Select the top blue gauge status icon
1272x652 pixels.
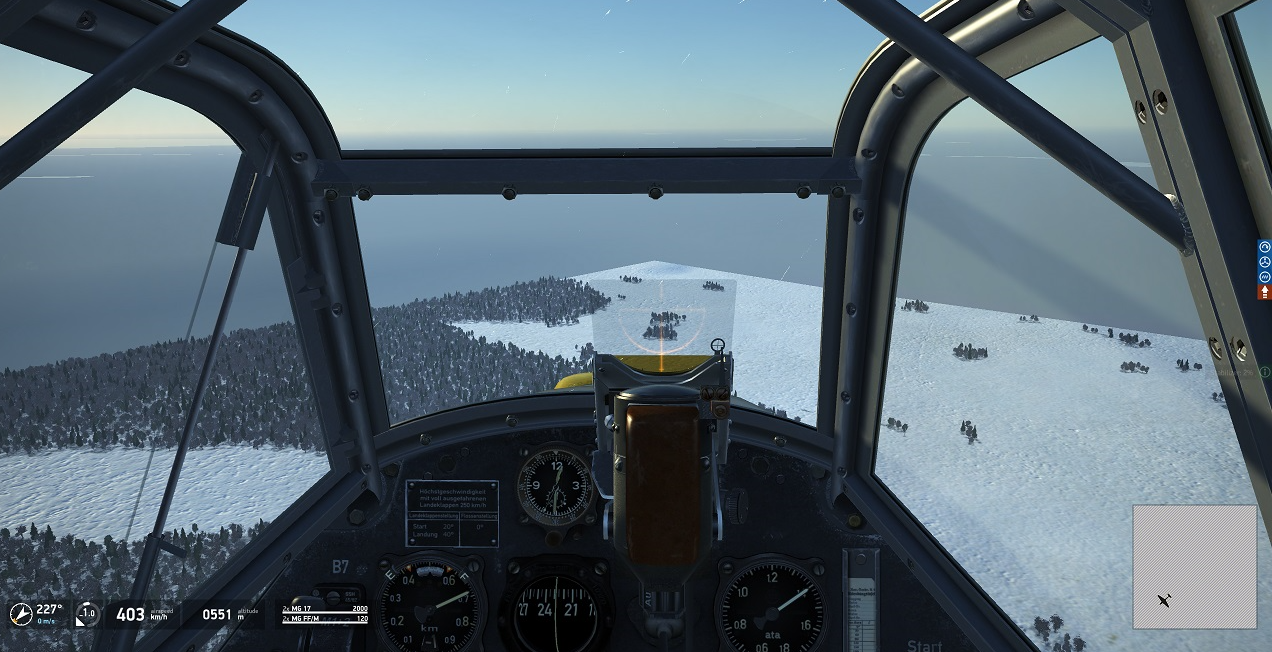tap(1264, 247)
